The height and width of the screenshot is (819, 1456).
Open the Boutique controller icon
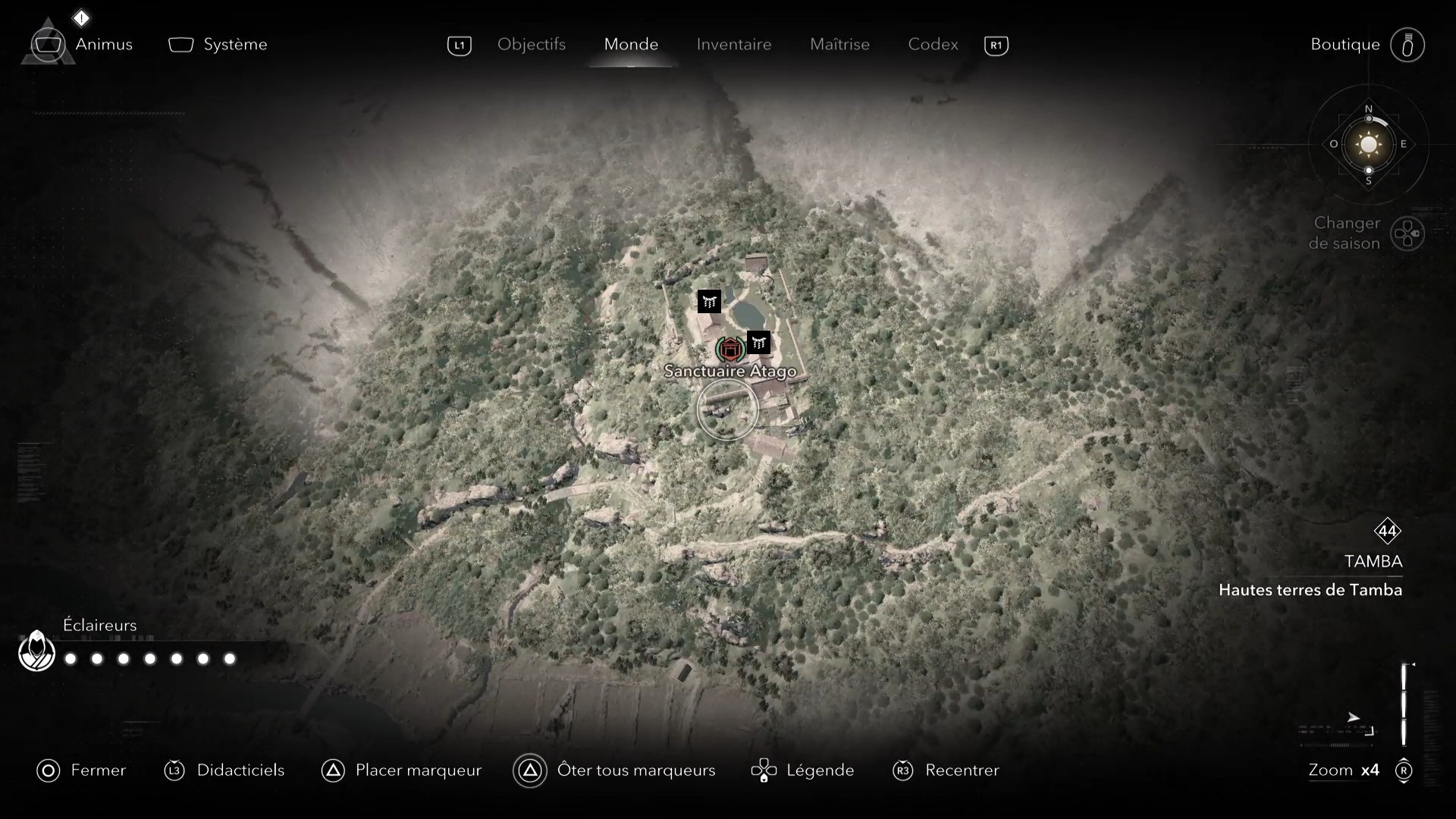click(x=1408, y=44)
